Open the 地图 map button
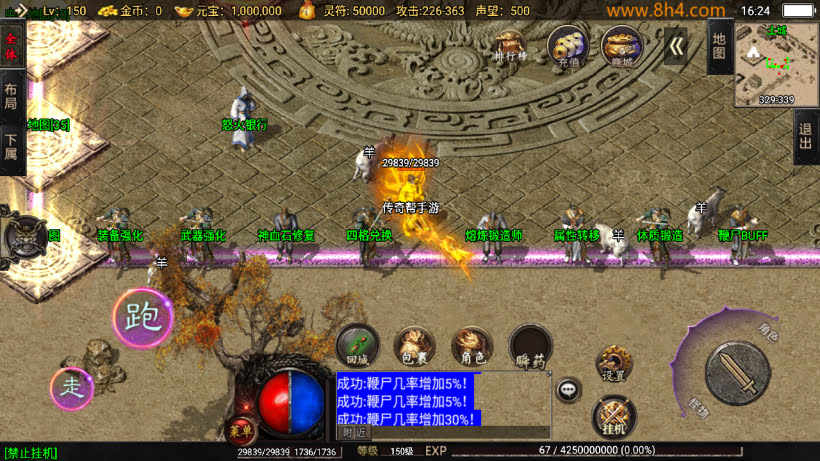This screenshot has height=461, width=820. coord(720,45)
